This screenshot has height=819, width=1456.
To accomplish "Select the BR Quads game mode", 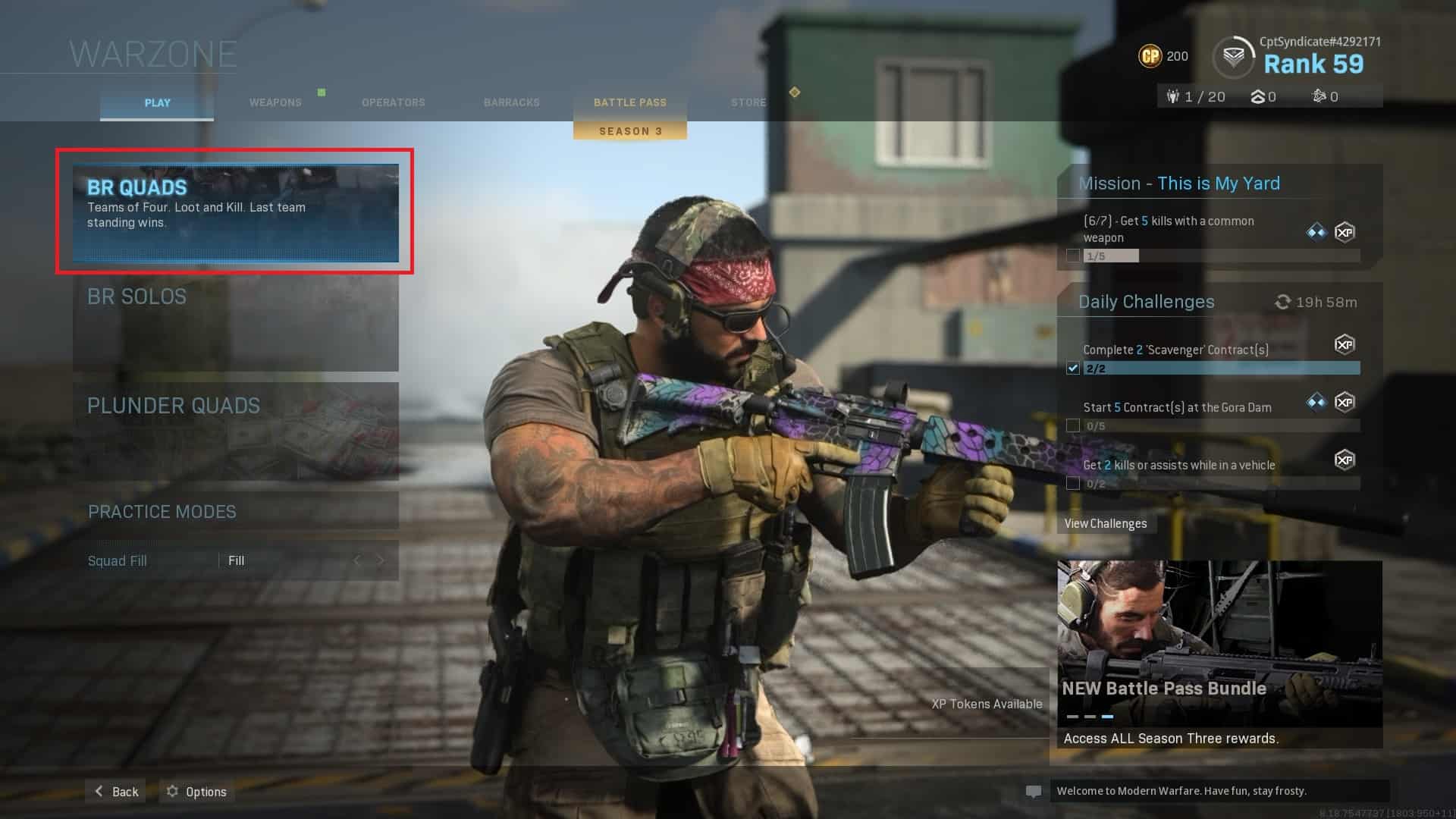I will pyautogui.click(x=234, y=211).
